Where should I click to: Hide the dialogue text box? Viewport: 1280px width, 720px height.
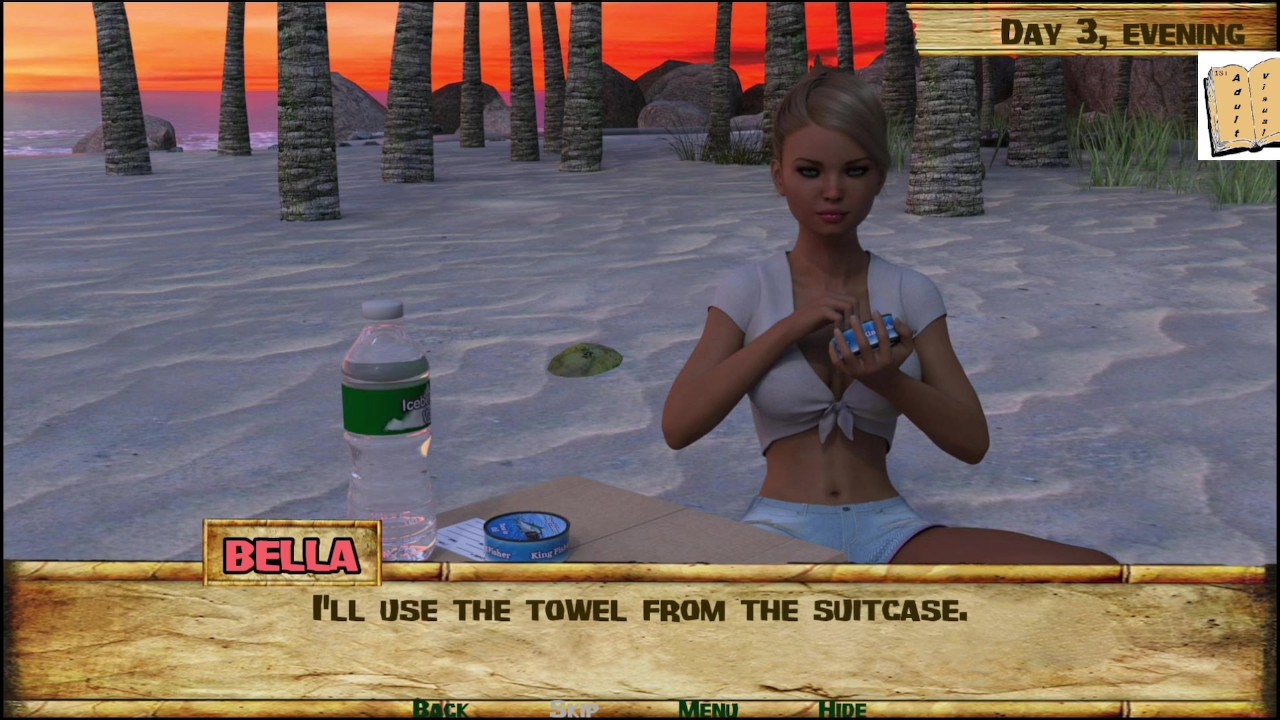click(x=842, y=709)
